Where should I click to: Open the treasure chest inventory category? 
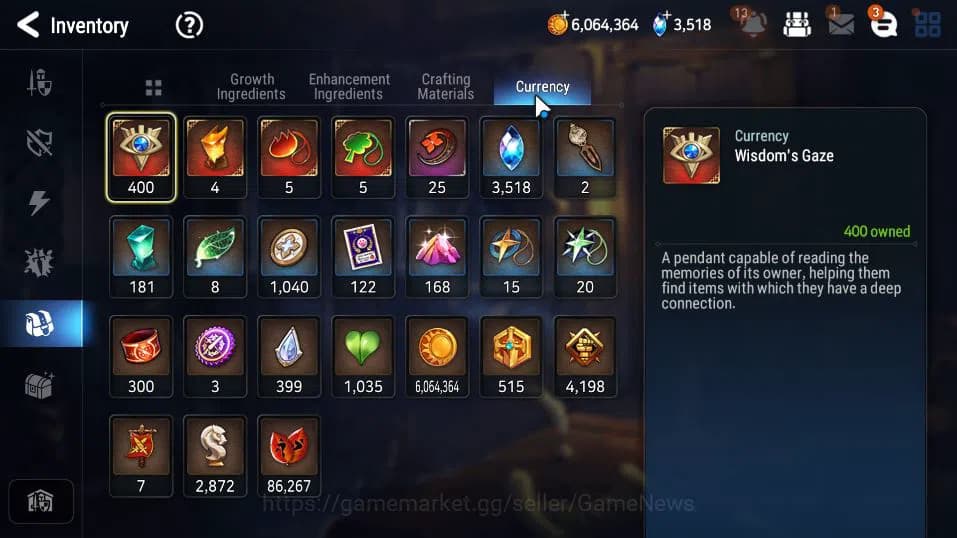39,385
